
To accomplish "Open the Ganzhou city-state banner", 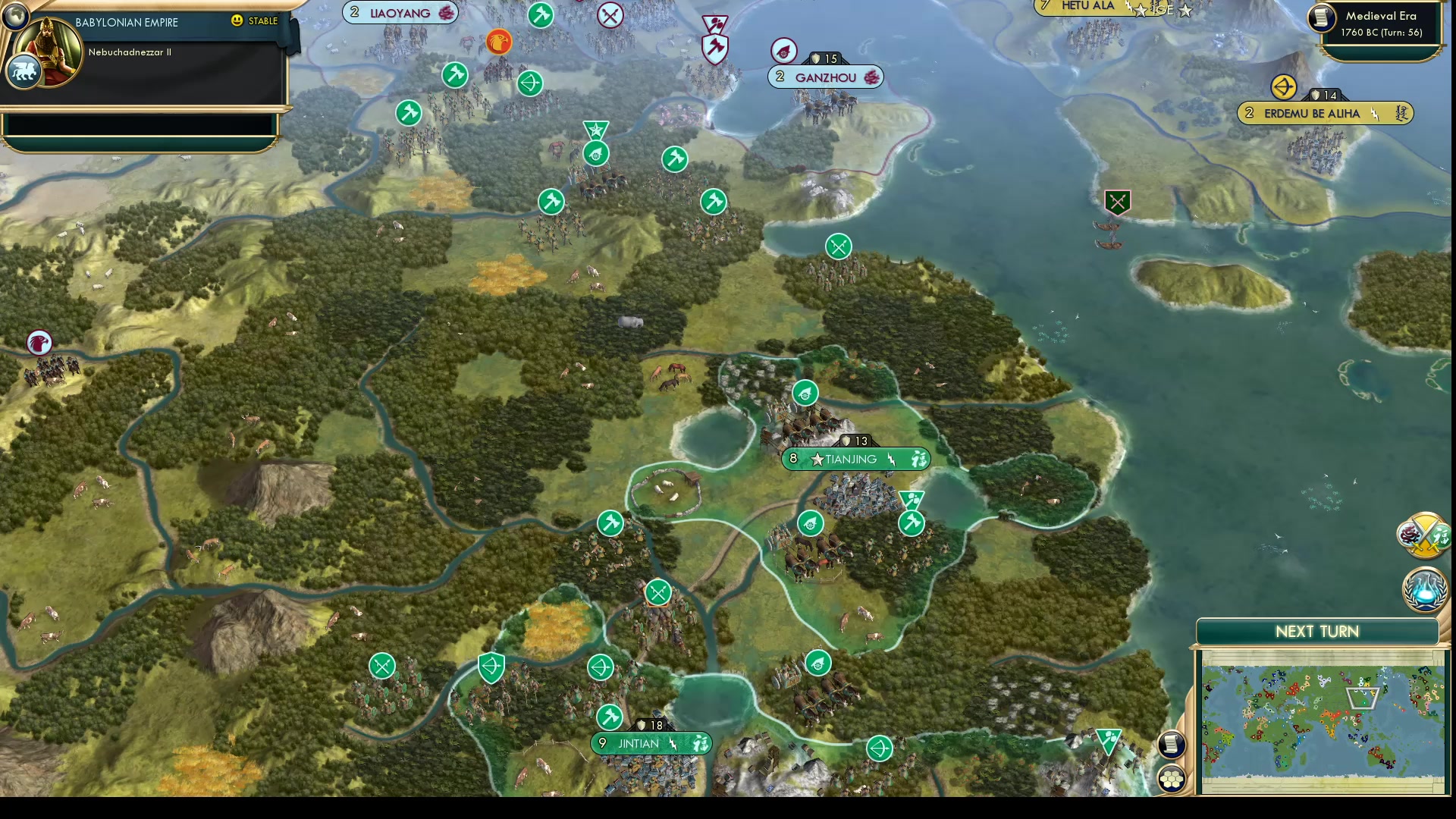I will tap(825, 77).
